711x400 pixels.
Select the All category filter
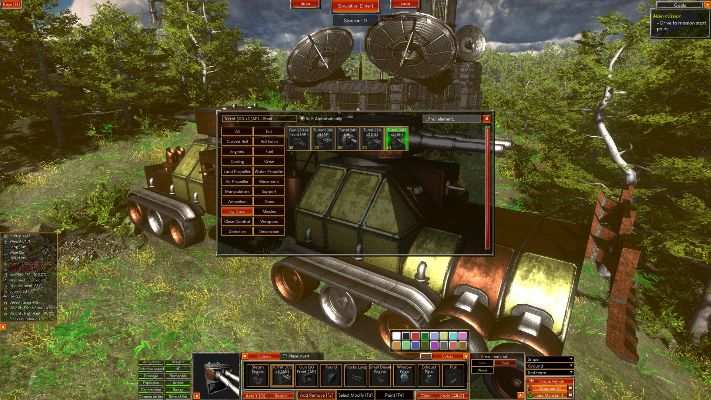coord(236,131)
